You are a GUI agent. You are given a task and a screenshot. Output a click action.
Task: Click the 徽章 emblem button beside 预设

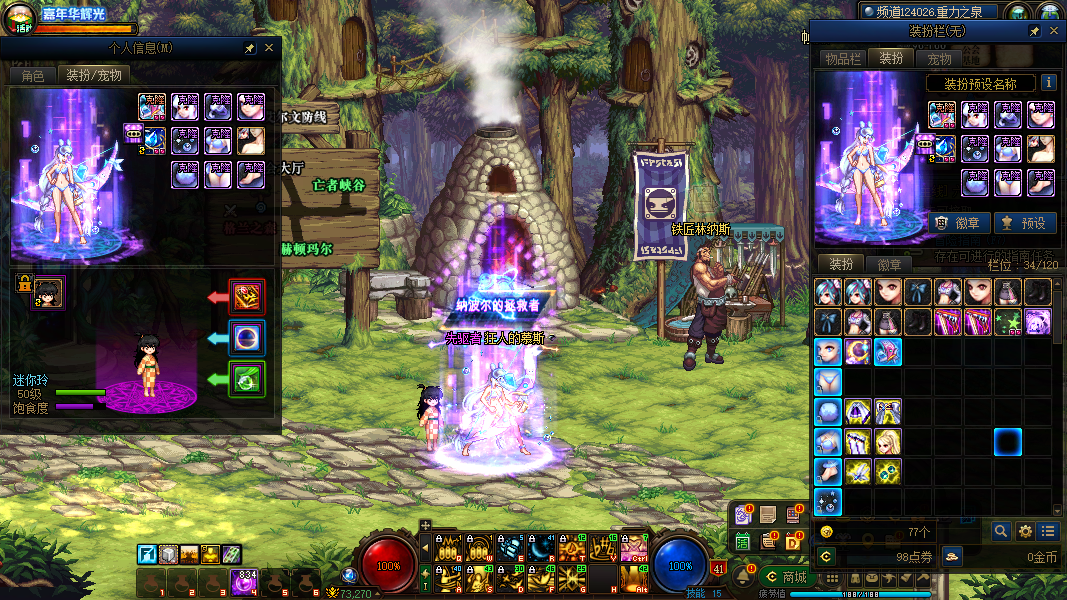coord(959,223)
